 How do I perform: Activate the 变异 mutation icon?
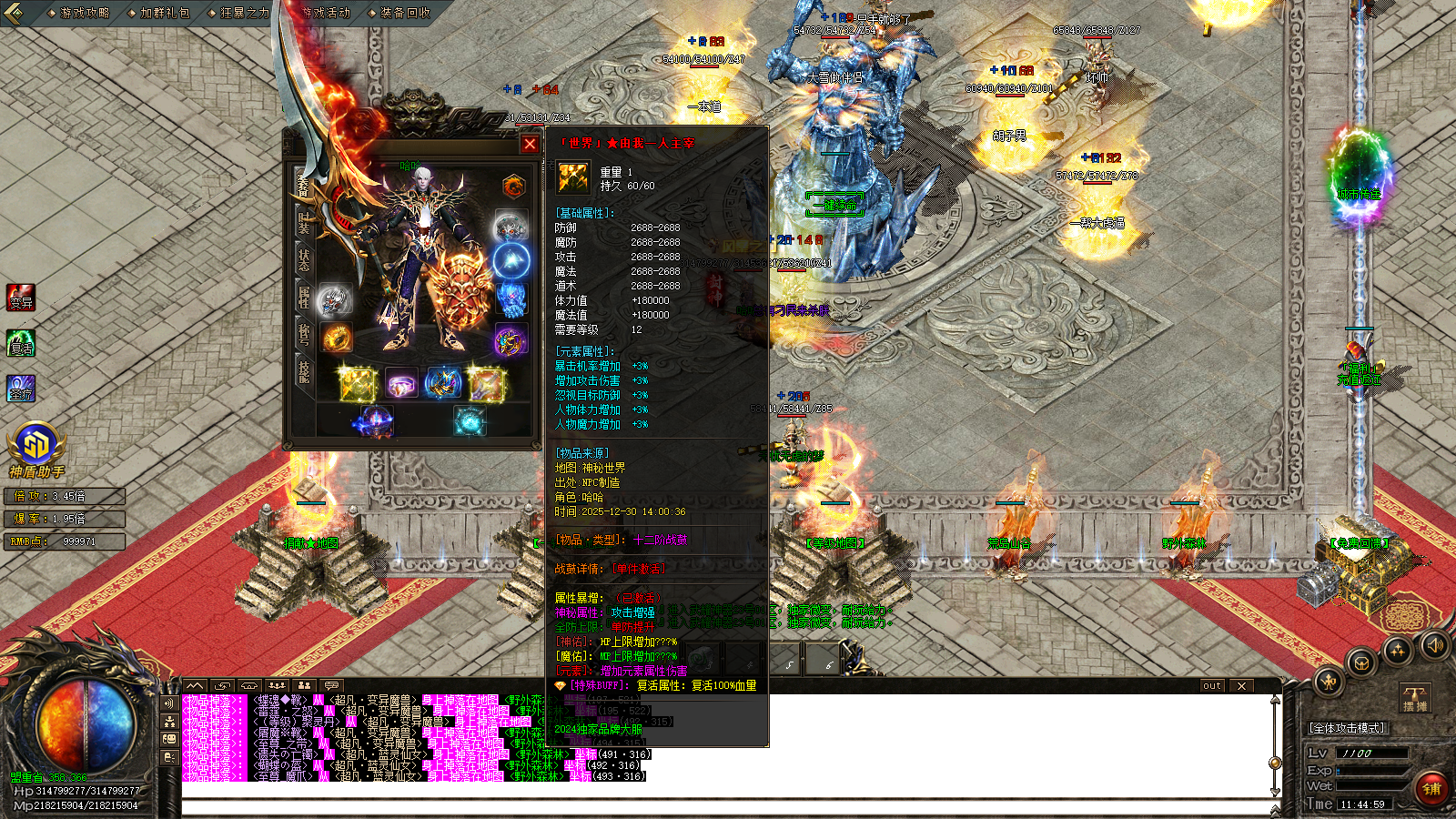(x=20, y=298)
